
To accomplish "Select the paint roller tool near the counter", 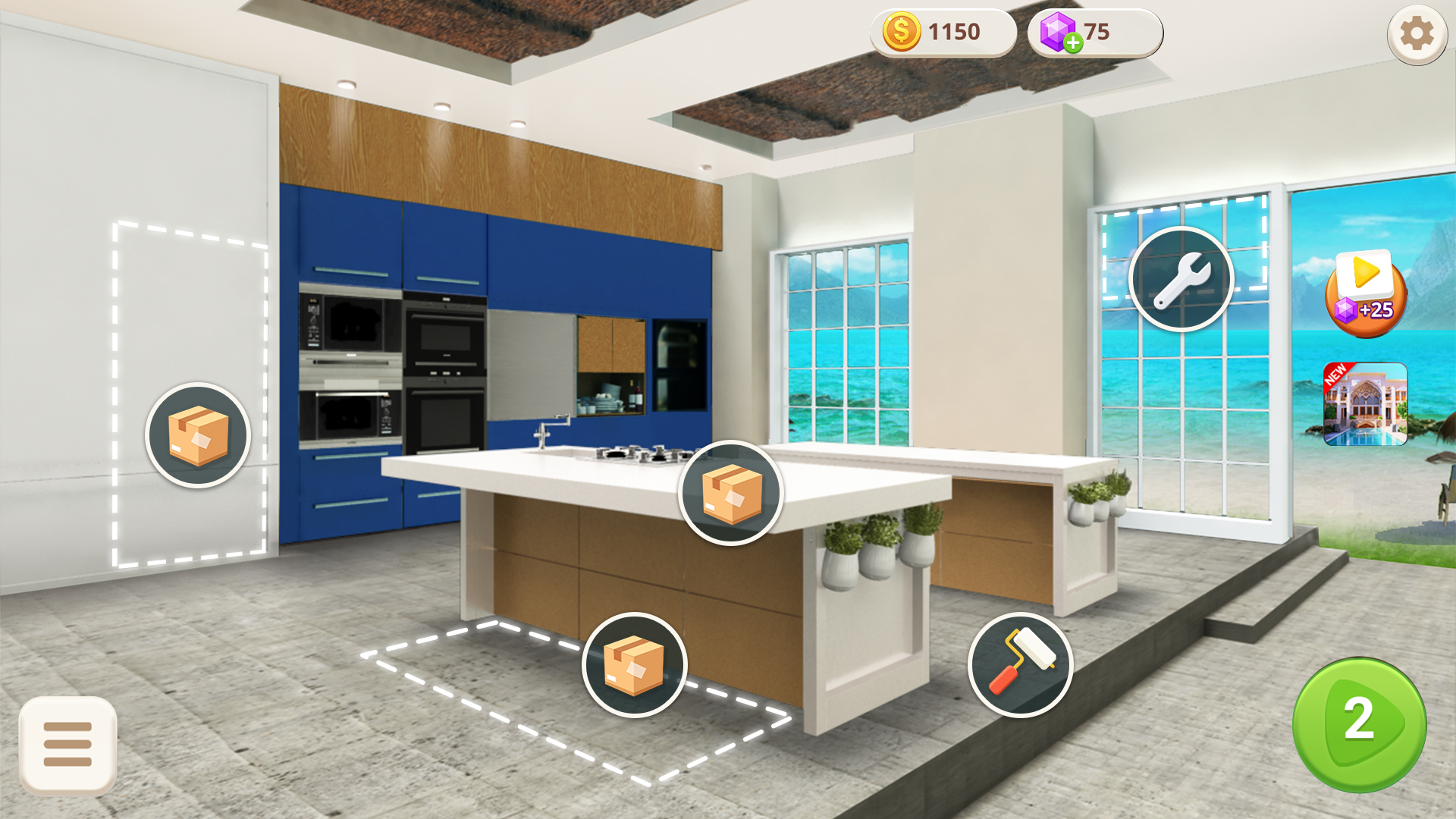I will click(1020, 665).
